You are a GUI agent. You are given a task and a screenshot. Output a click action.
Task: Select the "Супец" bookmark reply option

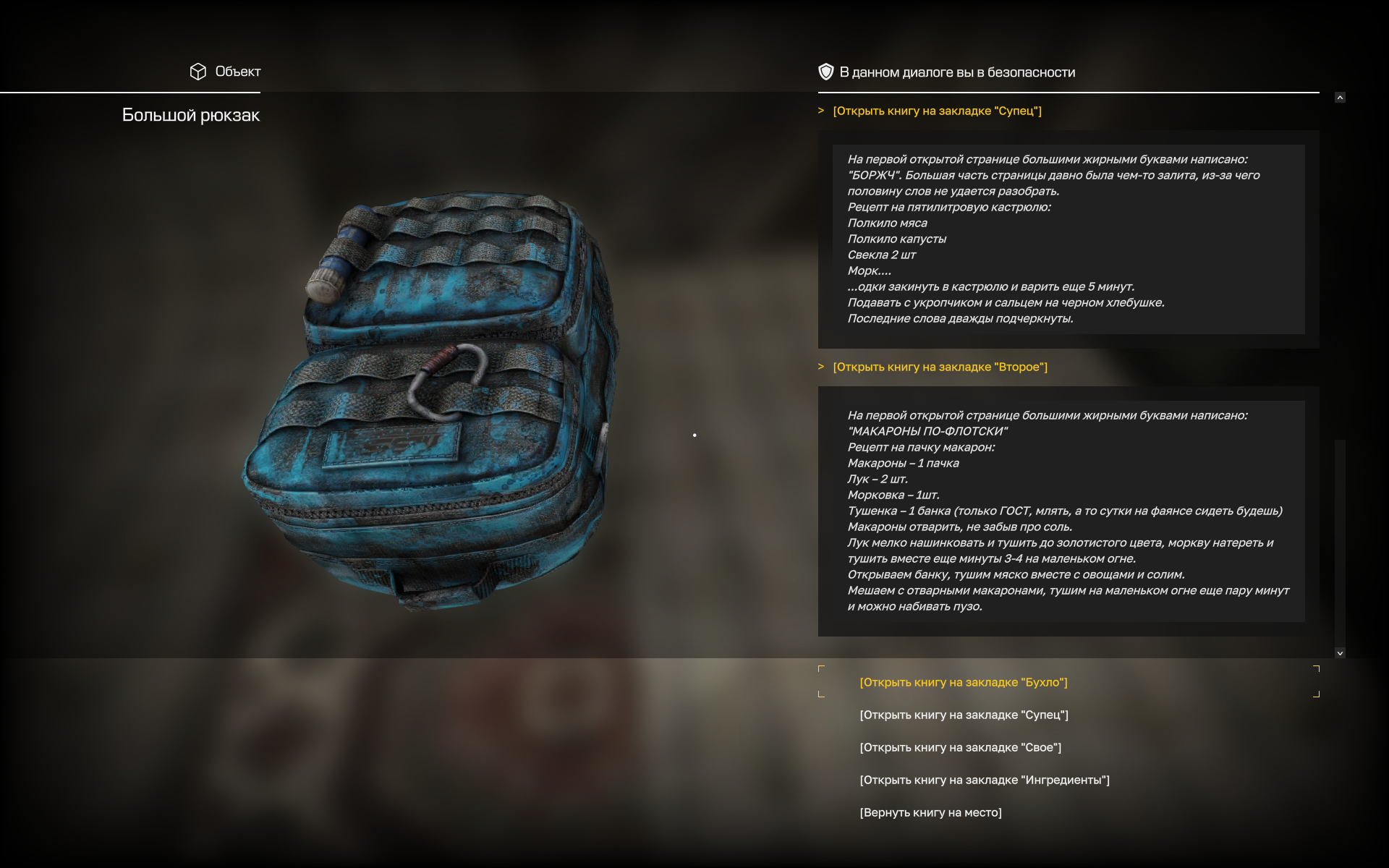[964, 715]
